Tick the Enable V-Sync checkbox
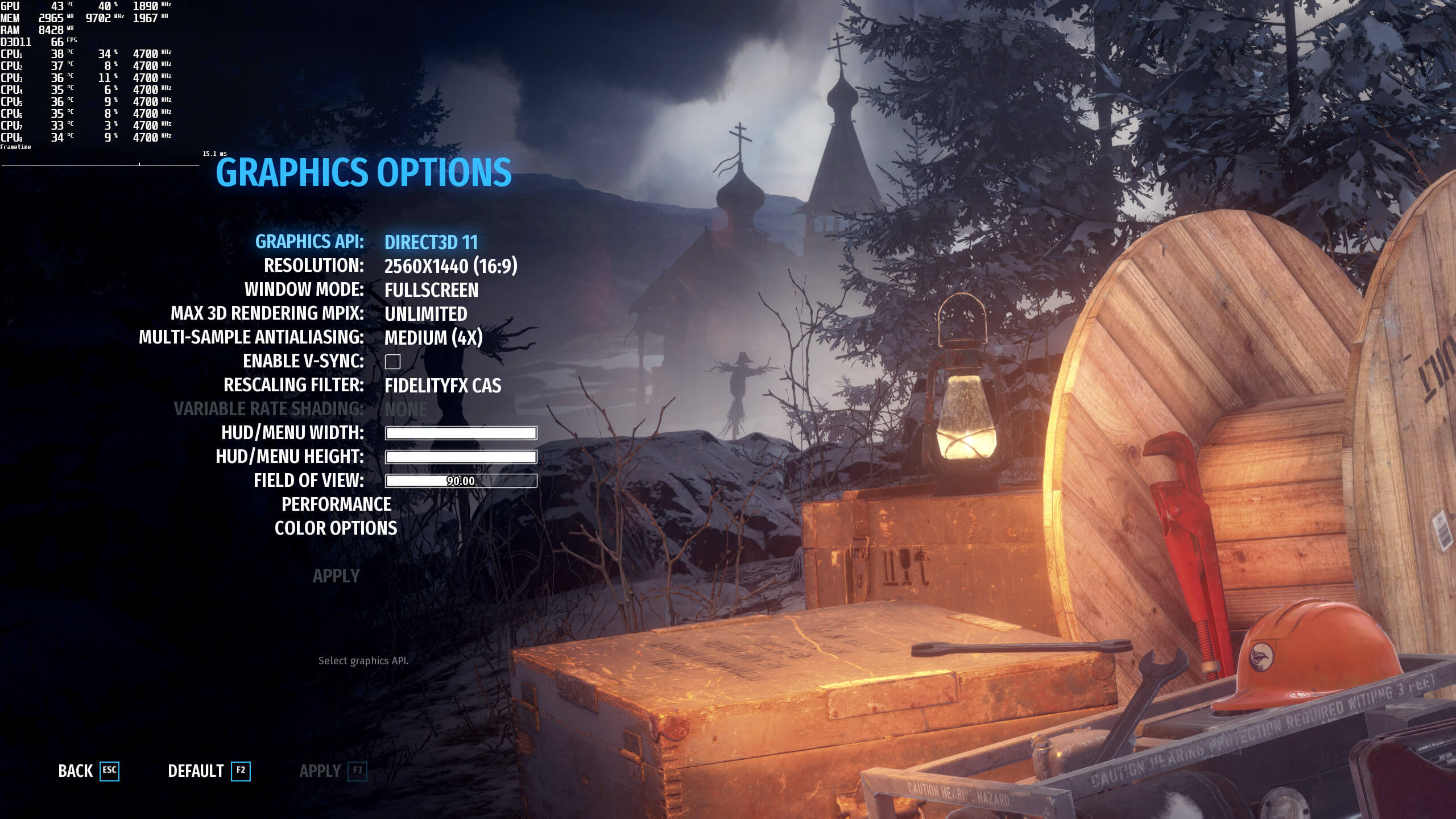The width and height of the screenshot is (1456, 819). [392, 362]
